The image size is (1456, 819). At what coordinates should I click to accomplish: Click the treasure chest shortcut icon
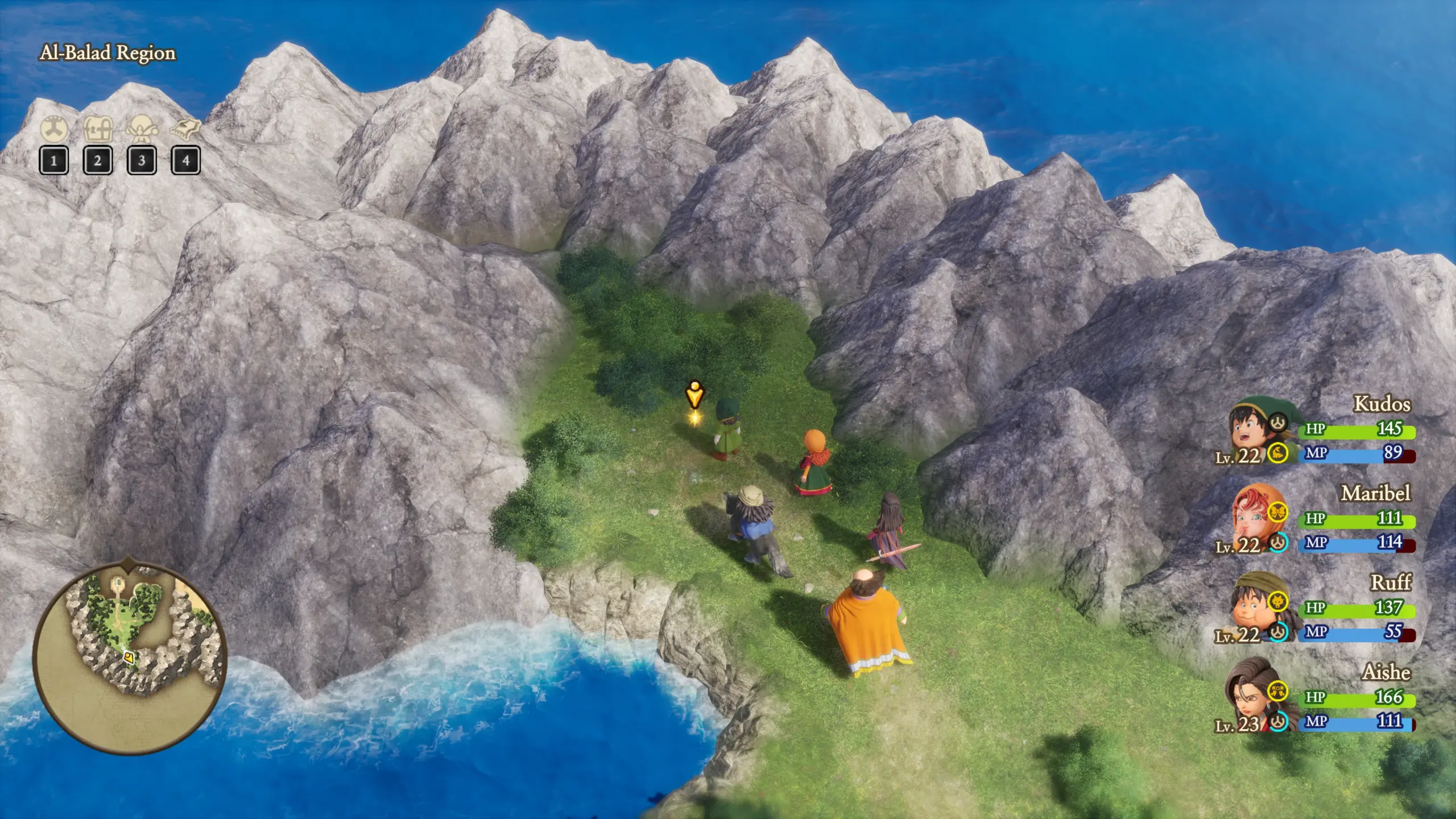98,128
